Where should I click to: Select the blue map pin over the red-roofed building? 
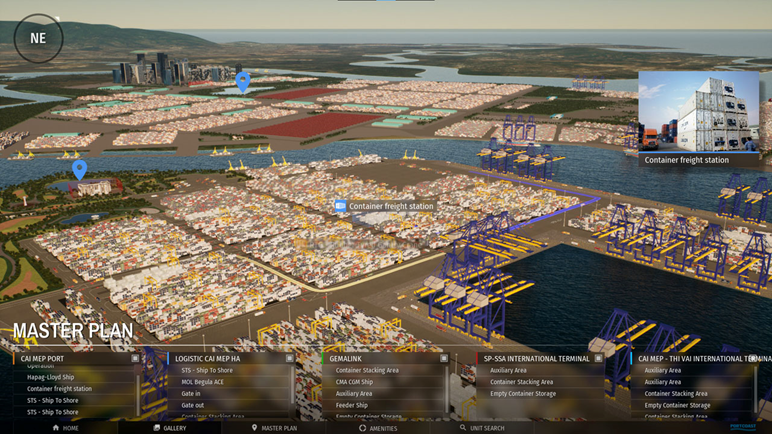tap(80, 169)
